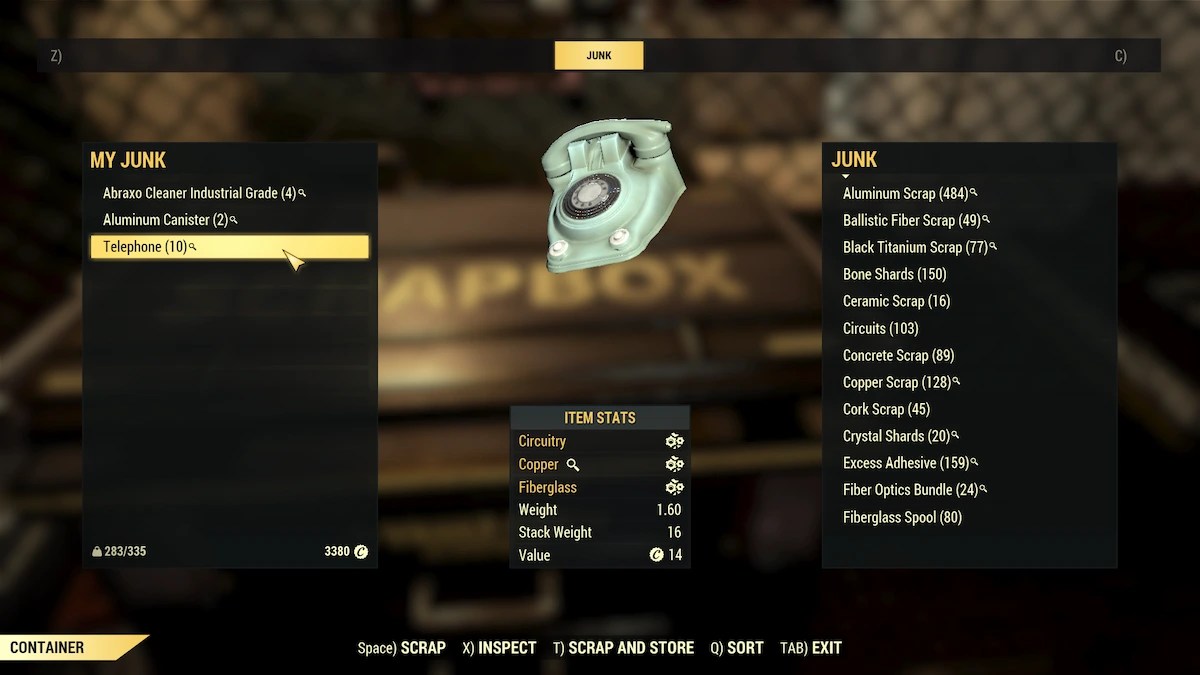Choose the Fiber Optics Bundle row
The height and width of the screenshot is (675, 1200).
point(910,490)
